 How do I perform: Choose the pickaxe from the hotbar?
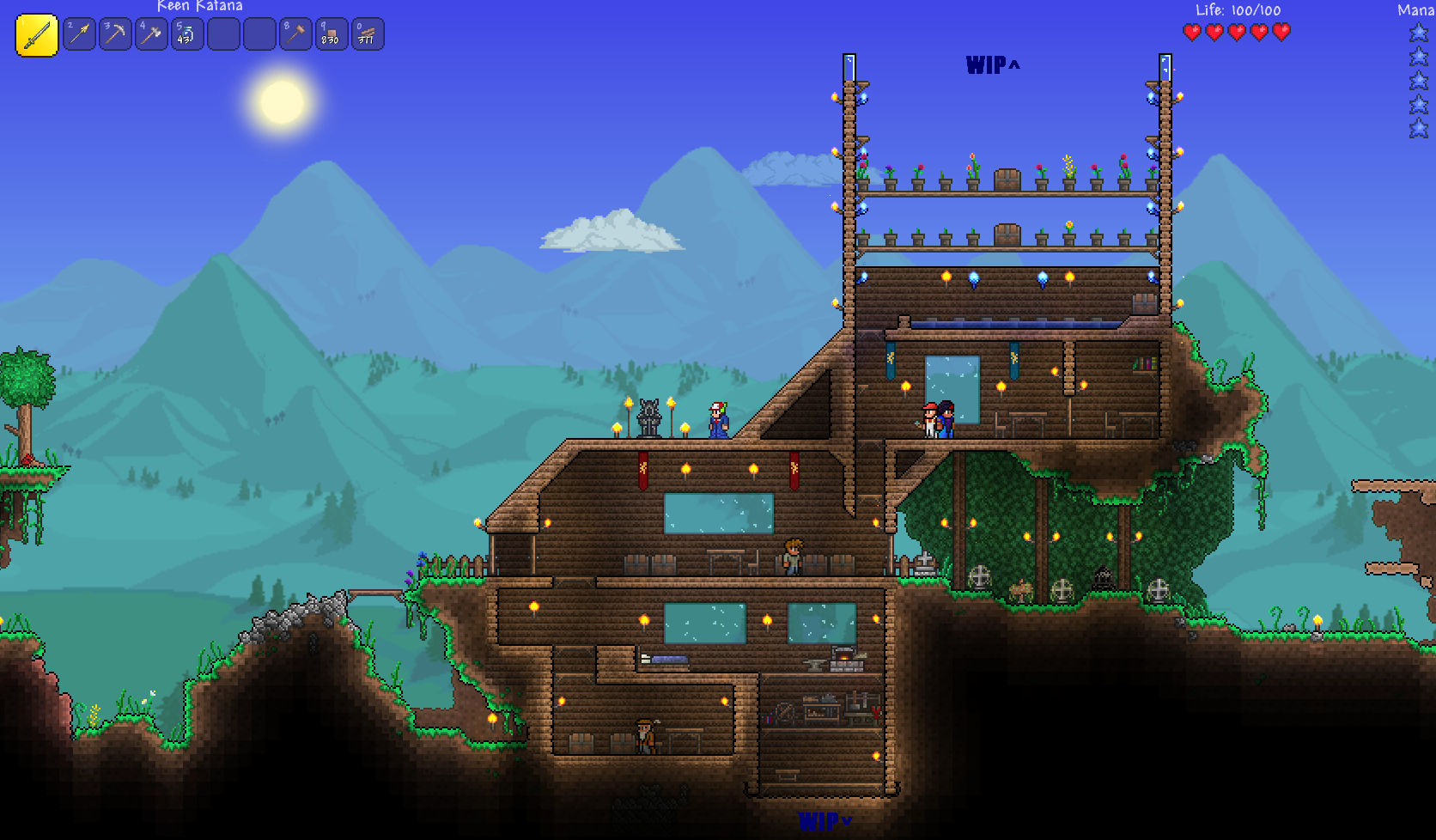(x=115, y=34)
